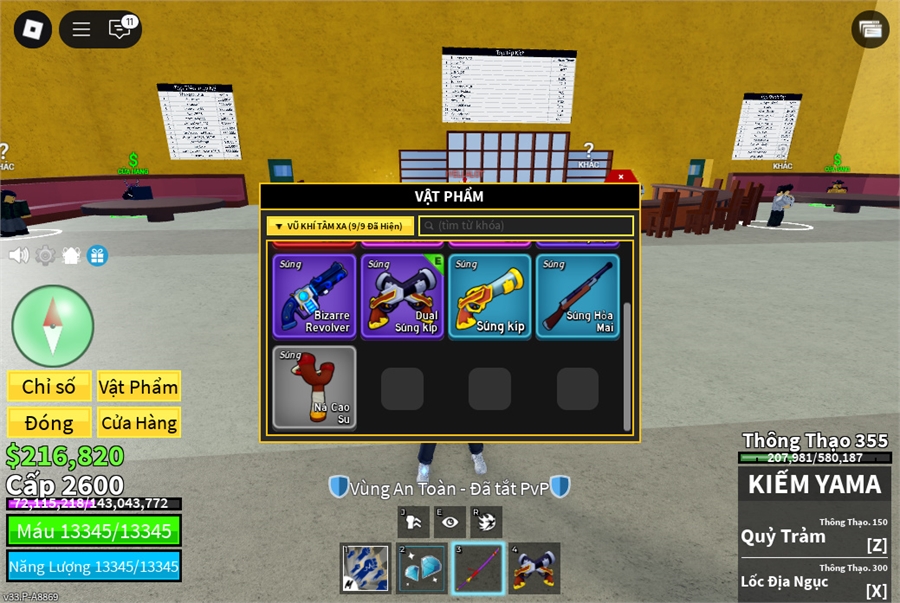The width and height of the screenshot is (900, 603).
Task: Click the Đóng button
Action: (49, 422)
